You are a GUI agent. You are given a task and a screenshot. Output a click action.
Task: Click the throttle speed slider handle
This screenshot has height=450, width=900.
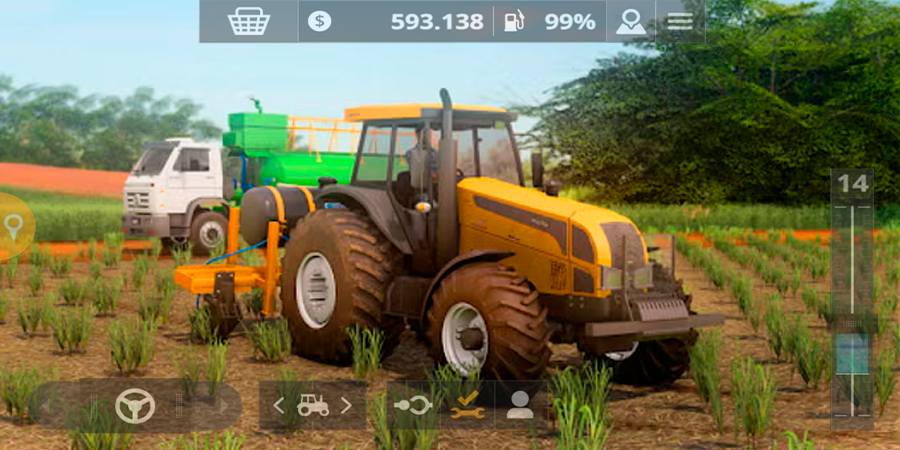point(853,355)
